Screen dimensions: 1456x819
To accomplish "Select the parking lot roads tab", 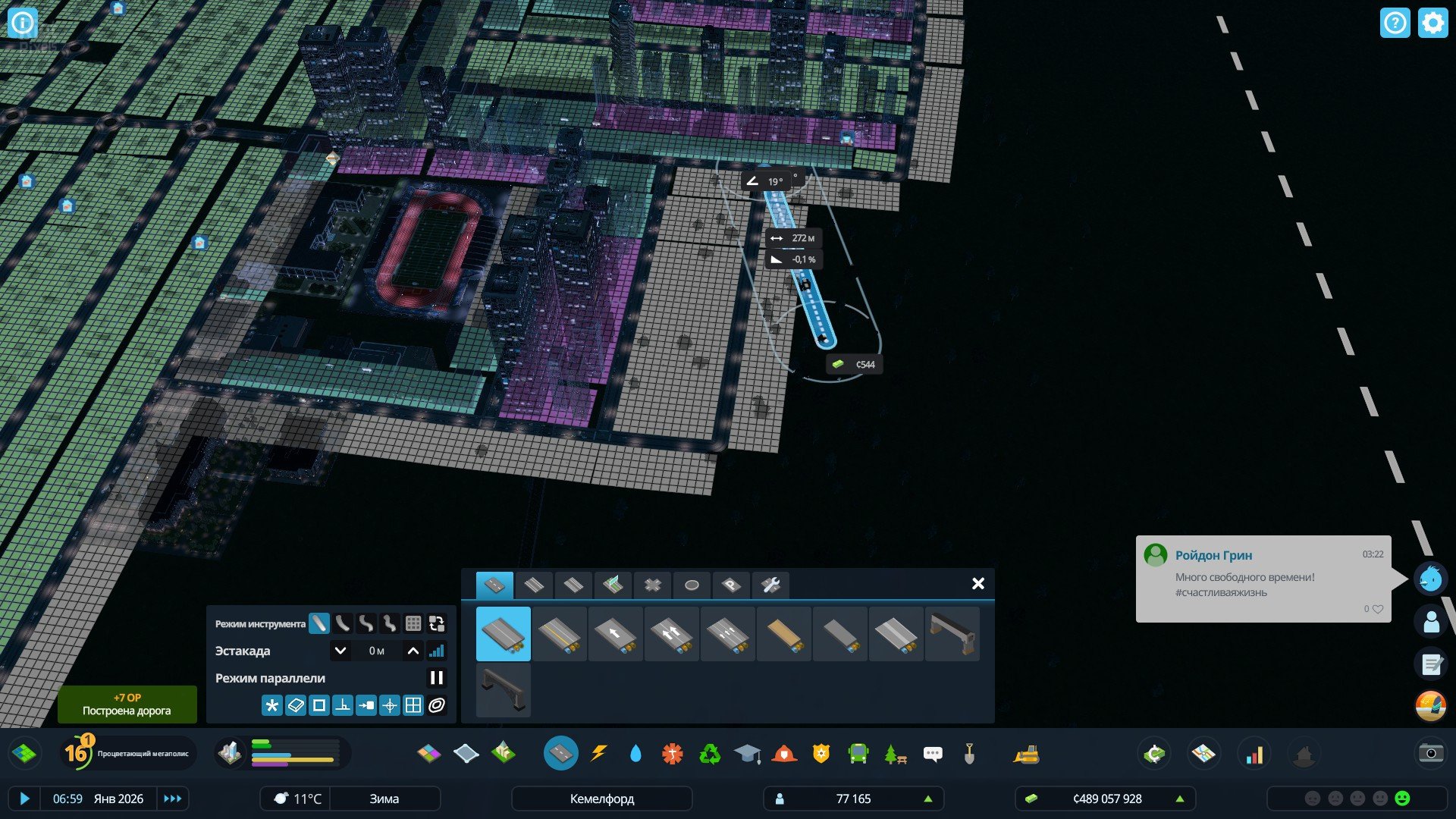I will pyautogui.click(x=730, y=585).
